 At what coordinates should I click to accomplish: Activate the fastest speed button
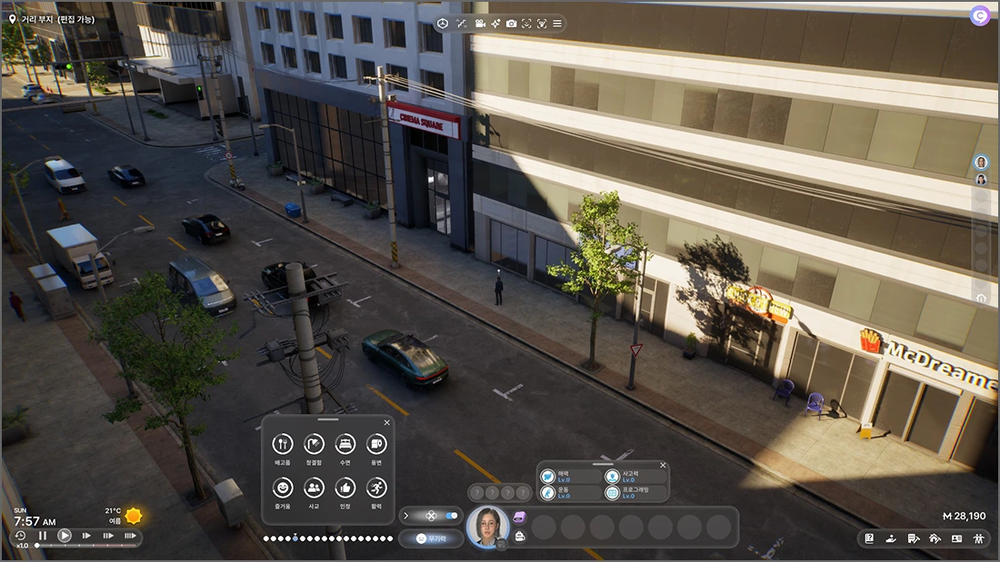click(130, 536)
